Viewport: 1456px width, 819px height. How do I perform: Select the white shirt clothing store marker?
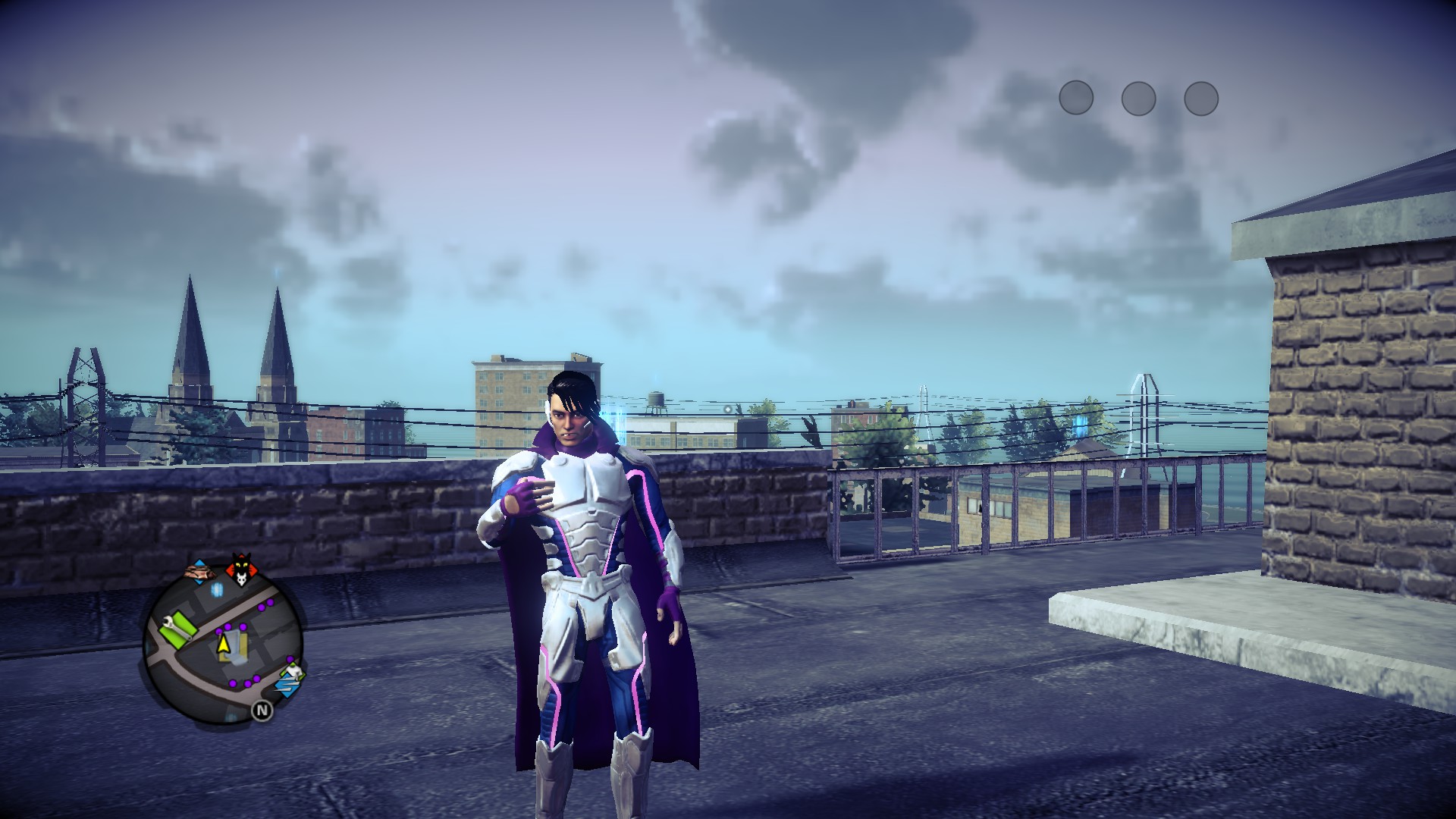point(293,670)
